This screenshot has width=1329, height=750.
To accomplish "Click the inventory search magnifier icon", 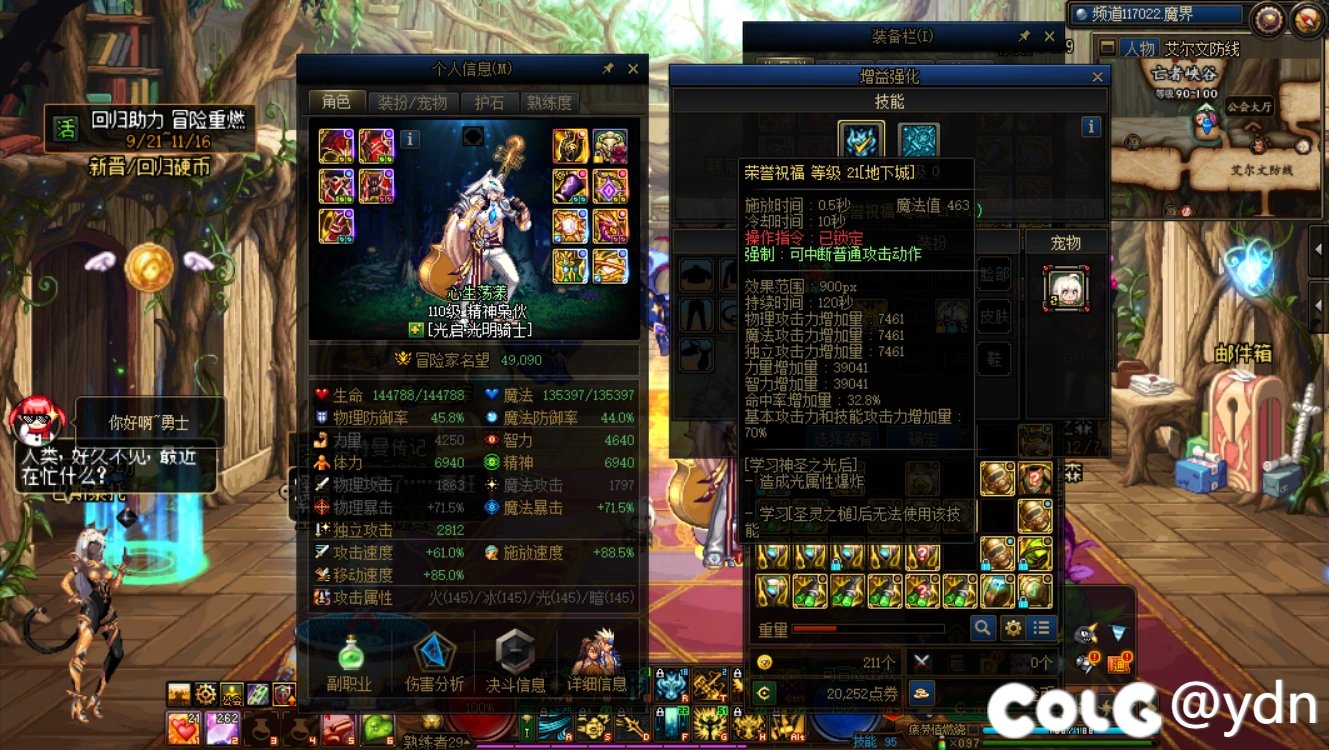I will [981, 628].
